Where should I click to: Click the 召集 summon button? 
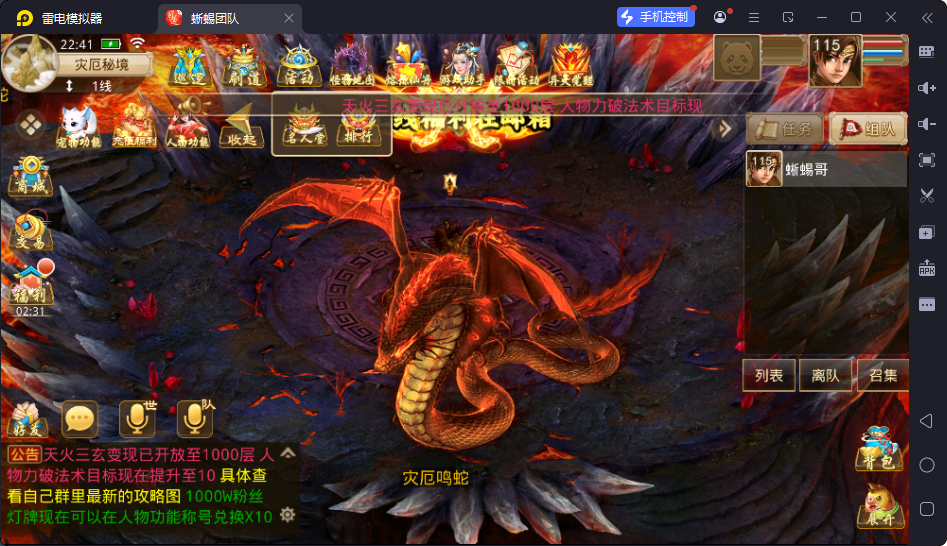882,376
